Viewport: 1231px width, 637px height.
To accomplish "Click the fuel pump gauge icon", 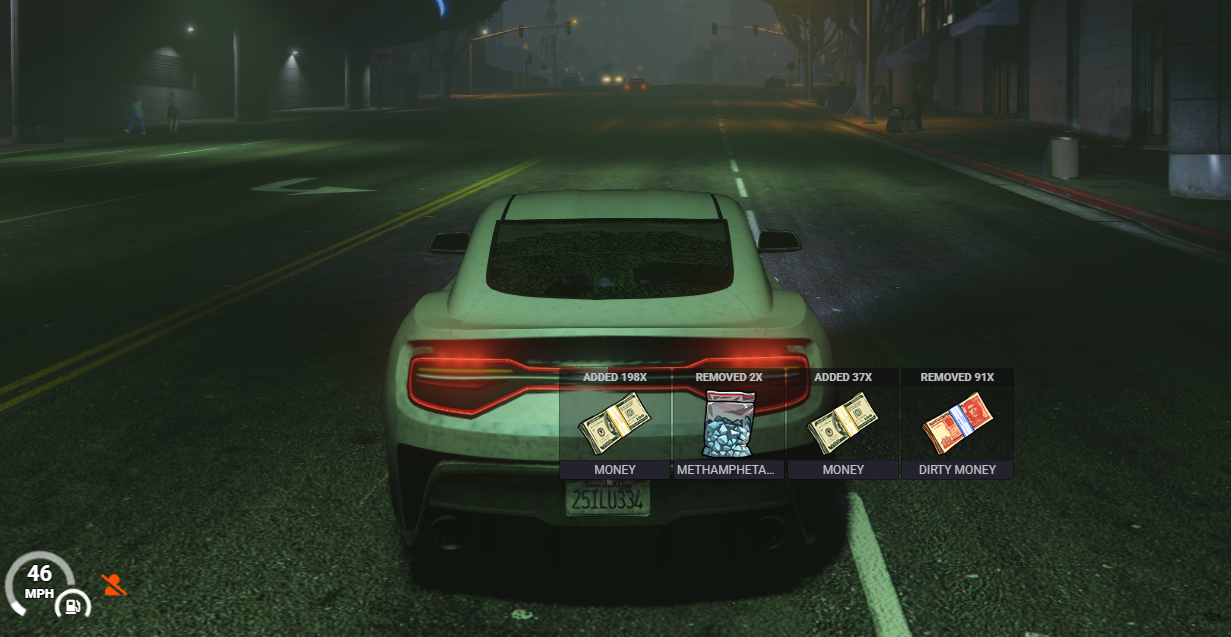I will click(72, 604).
